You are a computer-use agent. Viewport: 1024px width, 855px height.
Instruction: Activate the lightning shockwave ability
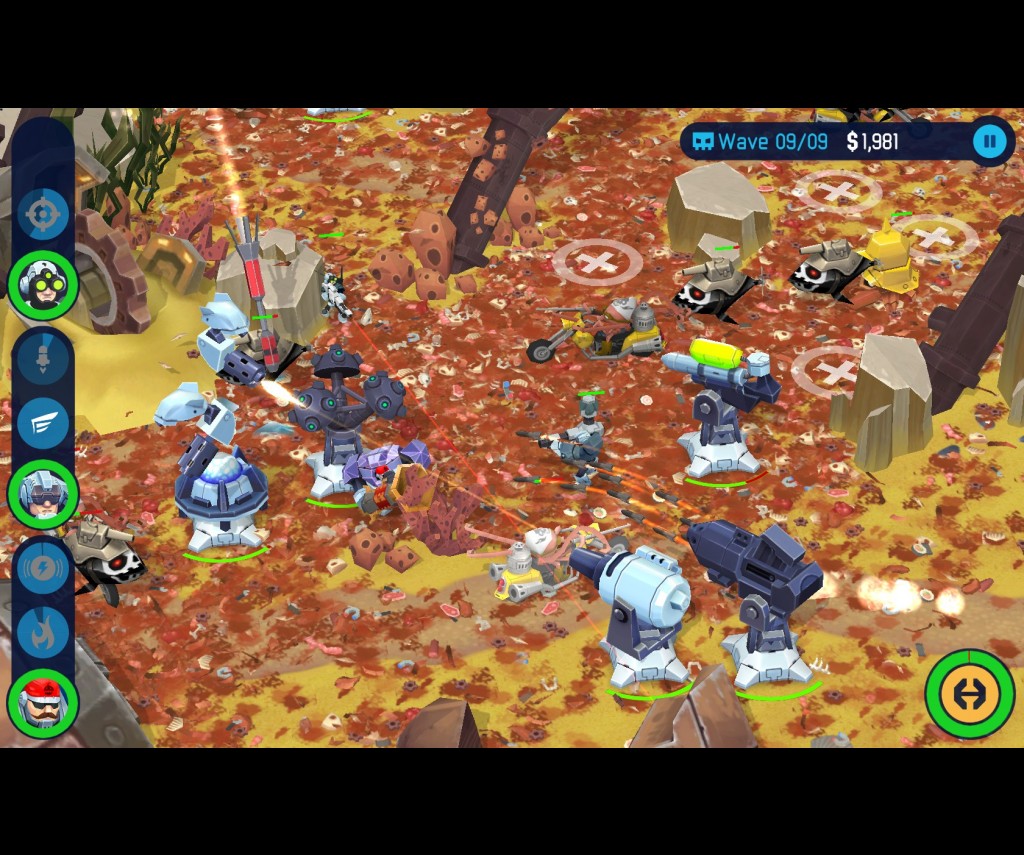coord(43,567)
